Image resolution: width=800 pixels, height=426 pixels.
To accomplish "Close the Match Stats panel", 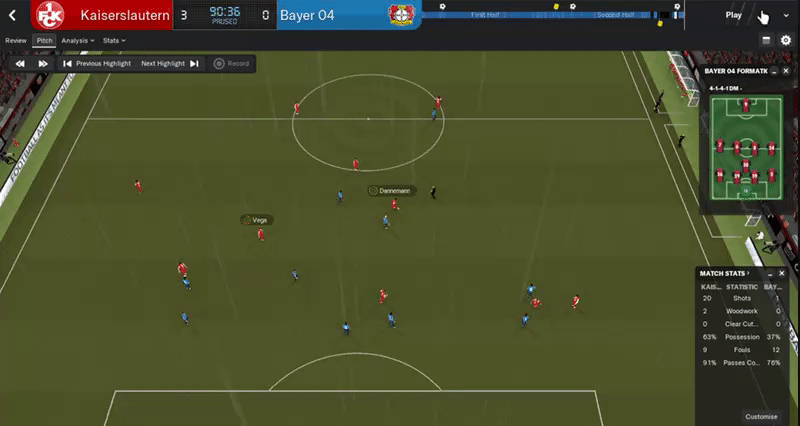I will (x=783, y=273).
